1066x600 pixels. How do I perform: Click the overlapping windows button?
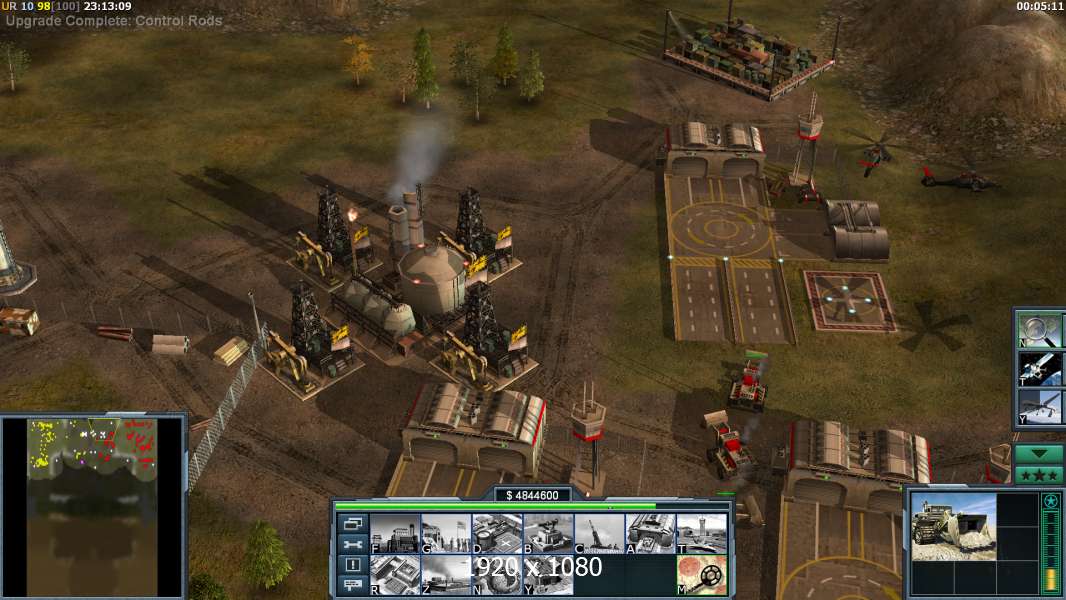pos(352,523)
